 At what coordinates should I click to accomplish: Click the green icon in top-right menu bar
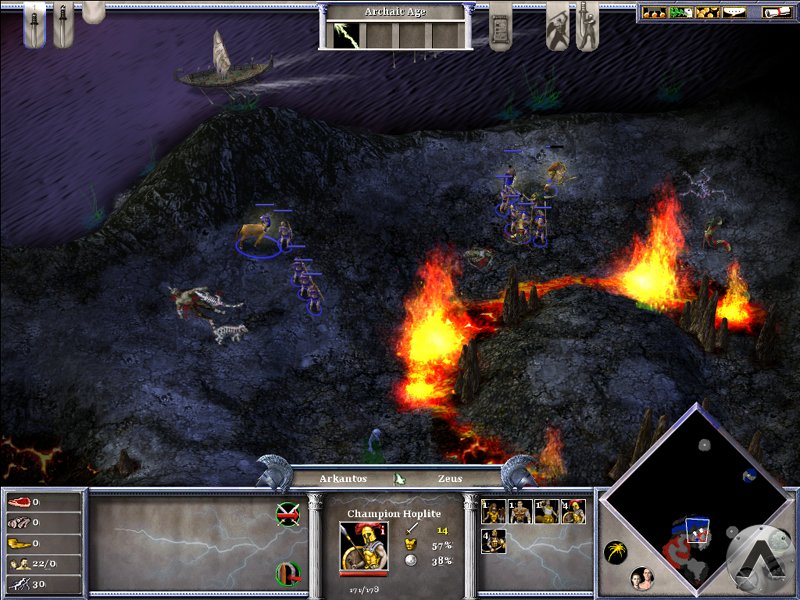click(x=681, y=13)
